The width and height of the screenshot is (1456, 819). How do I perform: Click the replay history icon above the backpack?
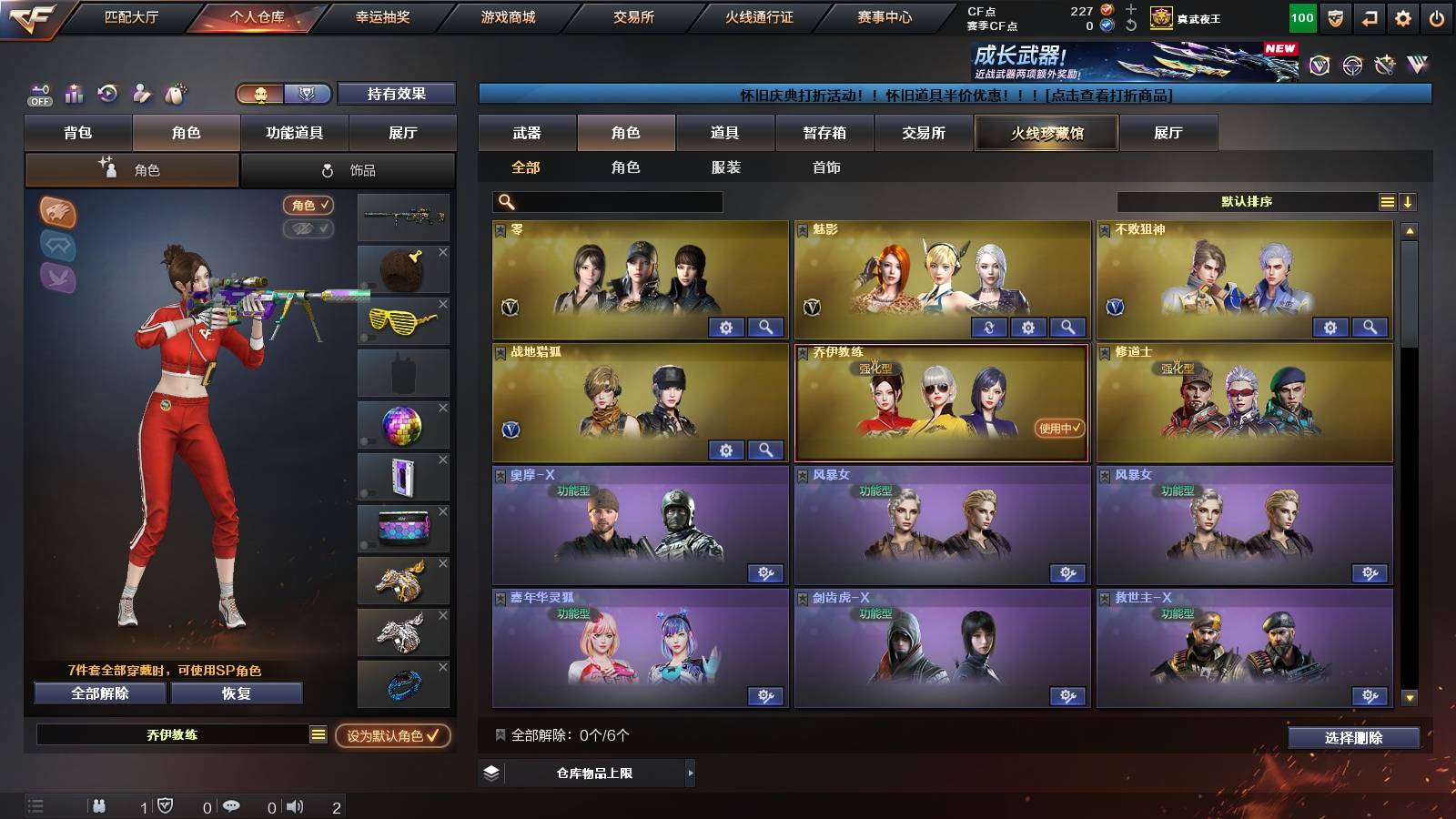[106, 94]
